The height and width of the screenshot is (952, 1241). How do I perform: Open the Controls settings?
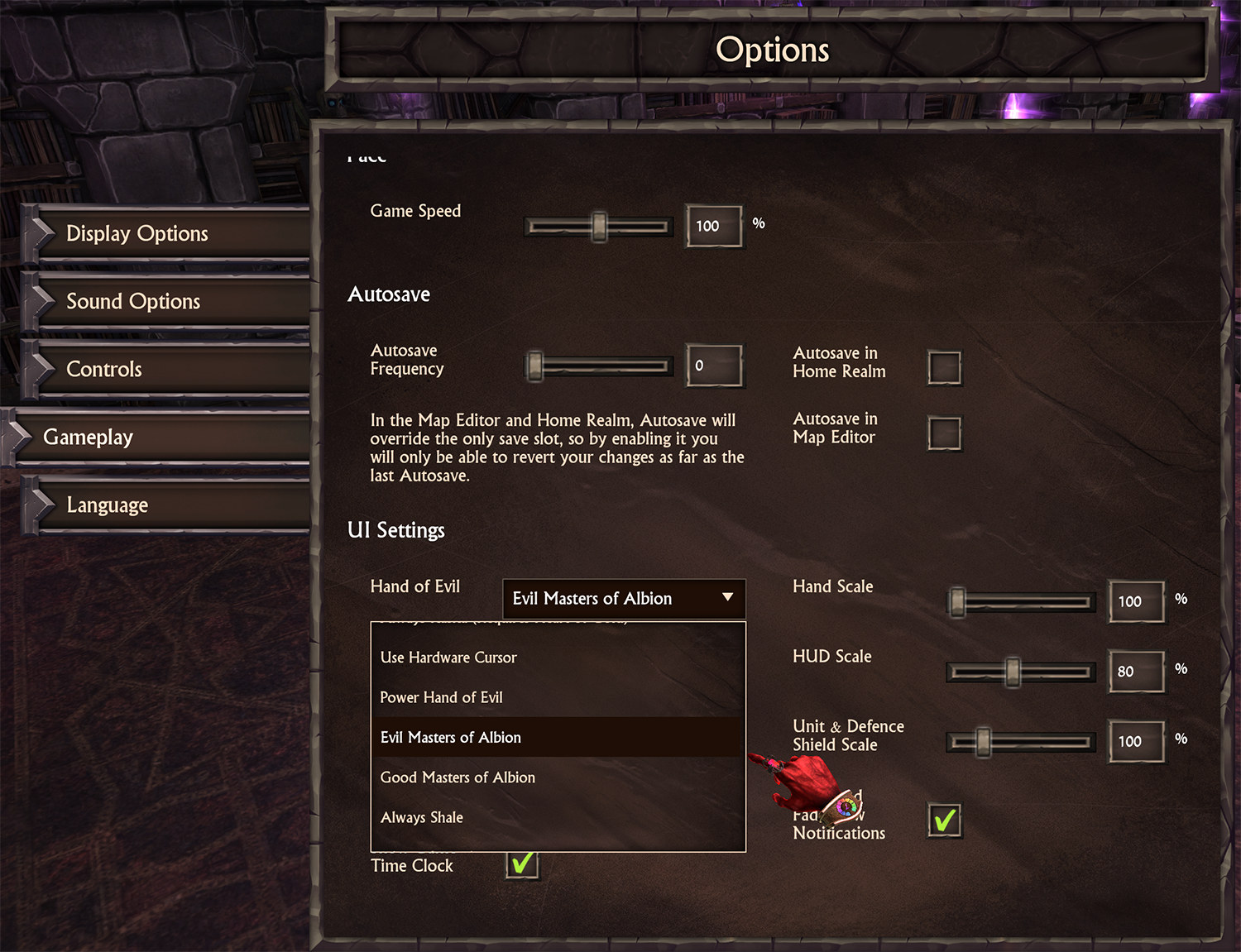(x=104, y=370)
